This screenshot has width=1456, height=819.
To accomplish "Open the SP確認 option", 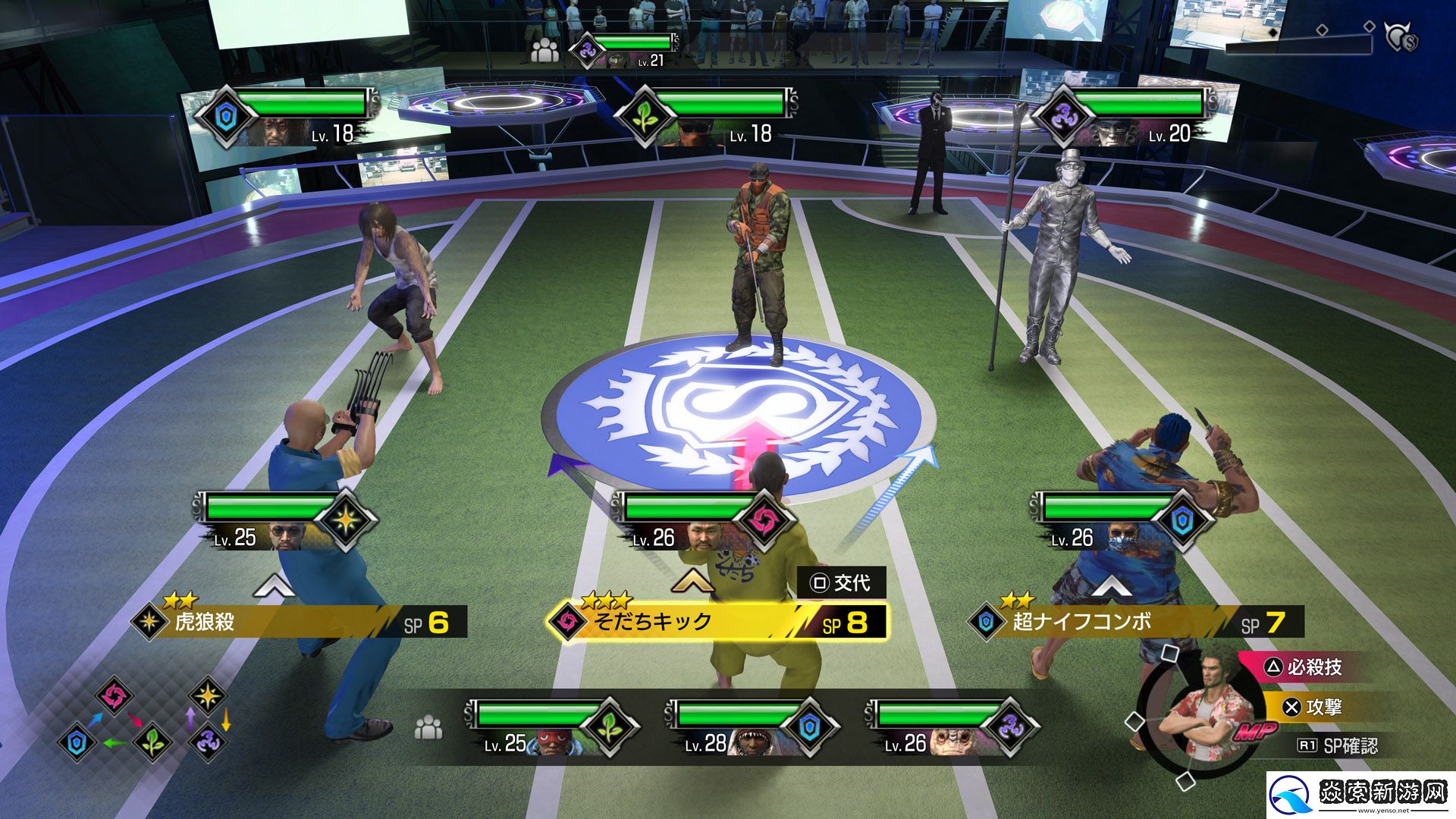I will pos(1338,746).
